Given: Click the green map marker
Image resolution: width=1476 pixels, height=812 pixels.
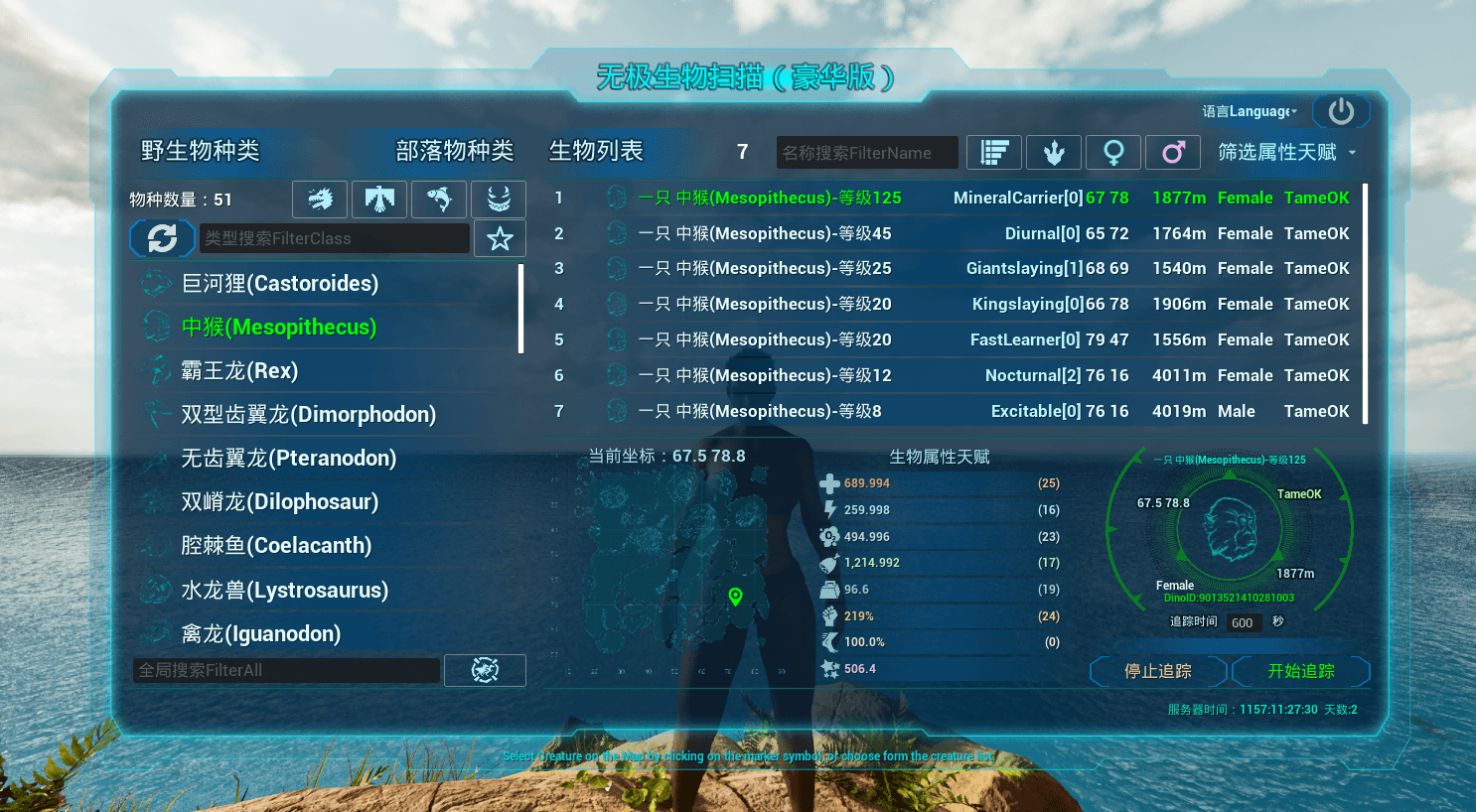Looking at the screenshot, I should [x=735, y=596].
